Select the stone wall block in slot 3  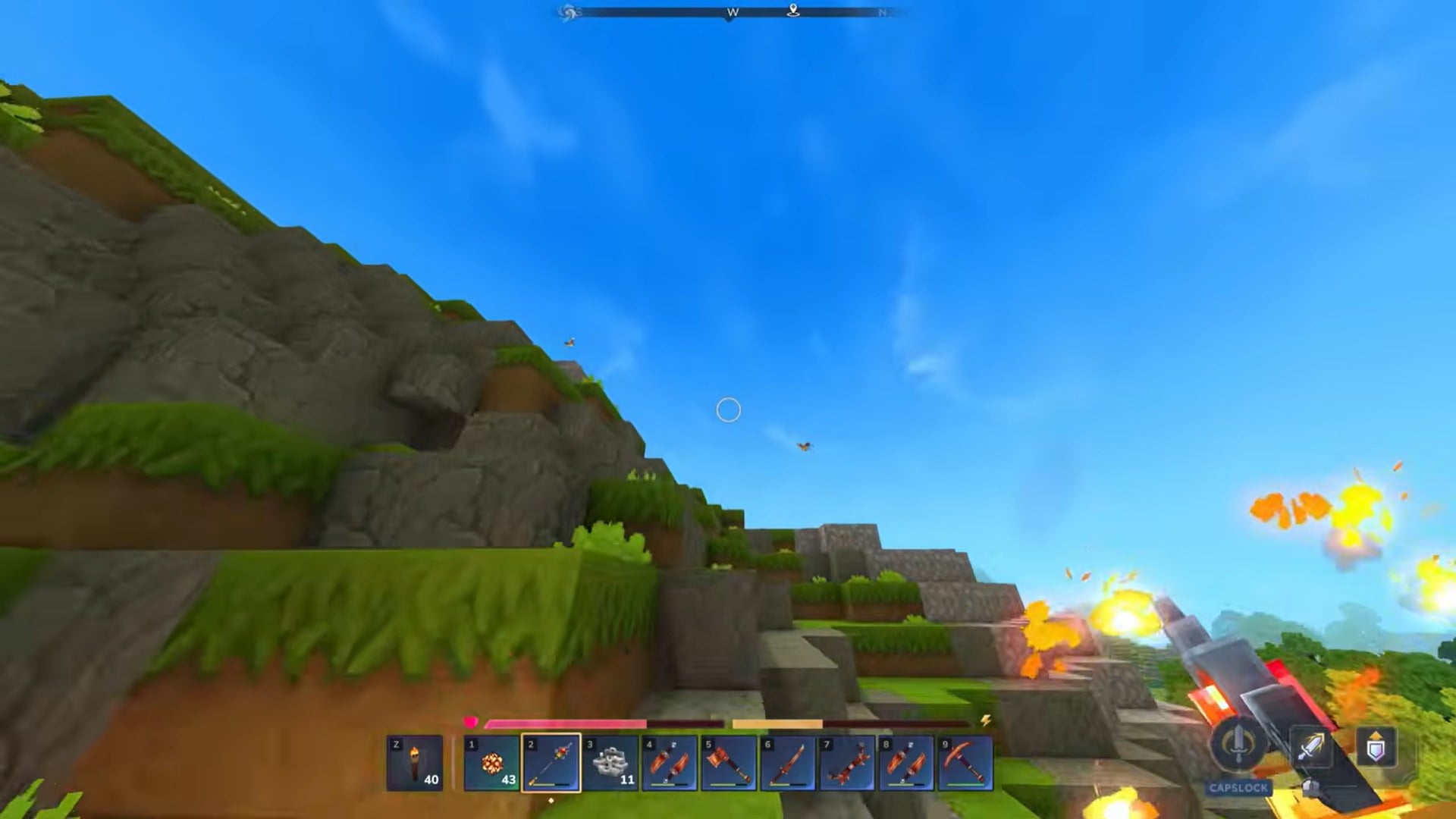coord(610,762)
